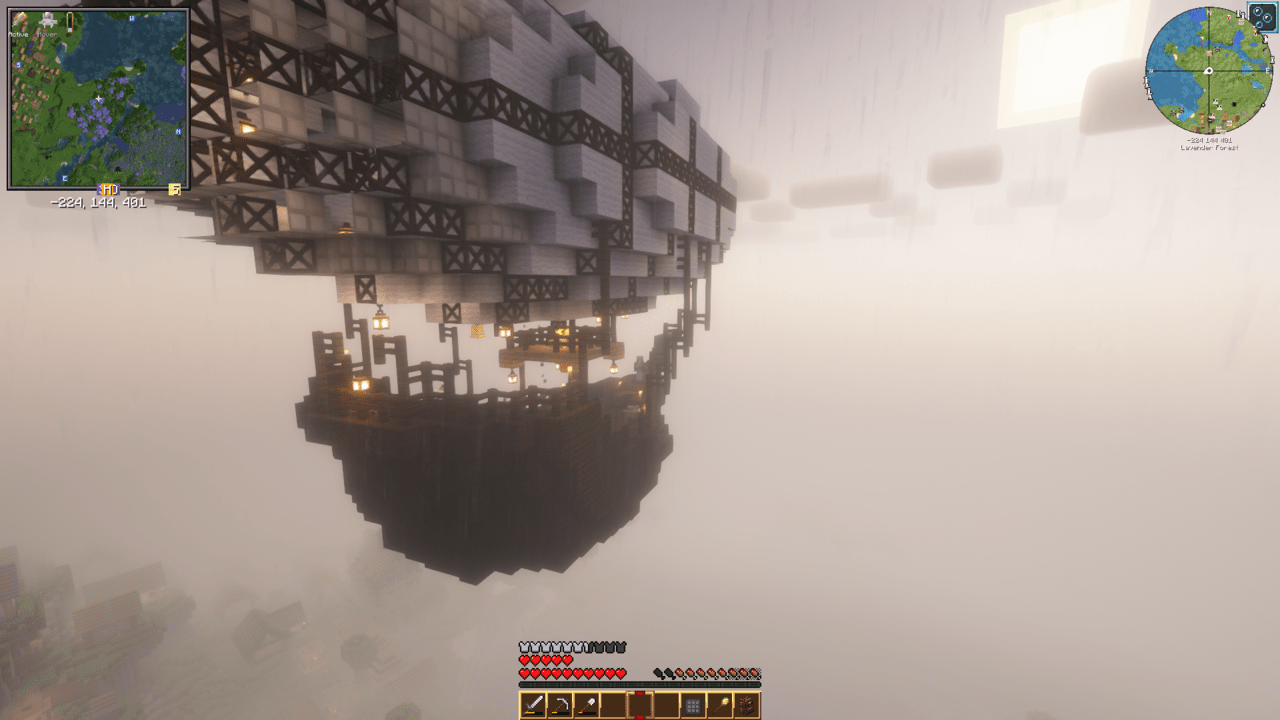The width and height of the screenshot is (1280, 720).
Task: Select the iron sword in the hotbar
Action: tap(532, 705)
